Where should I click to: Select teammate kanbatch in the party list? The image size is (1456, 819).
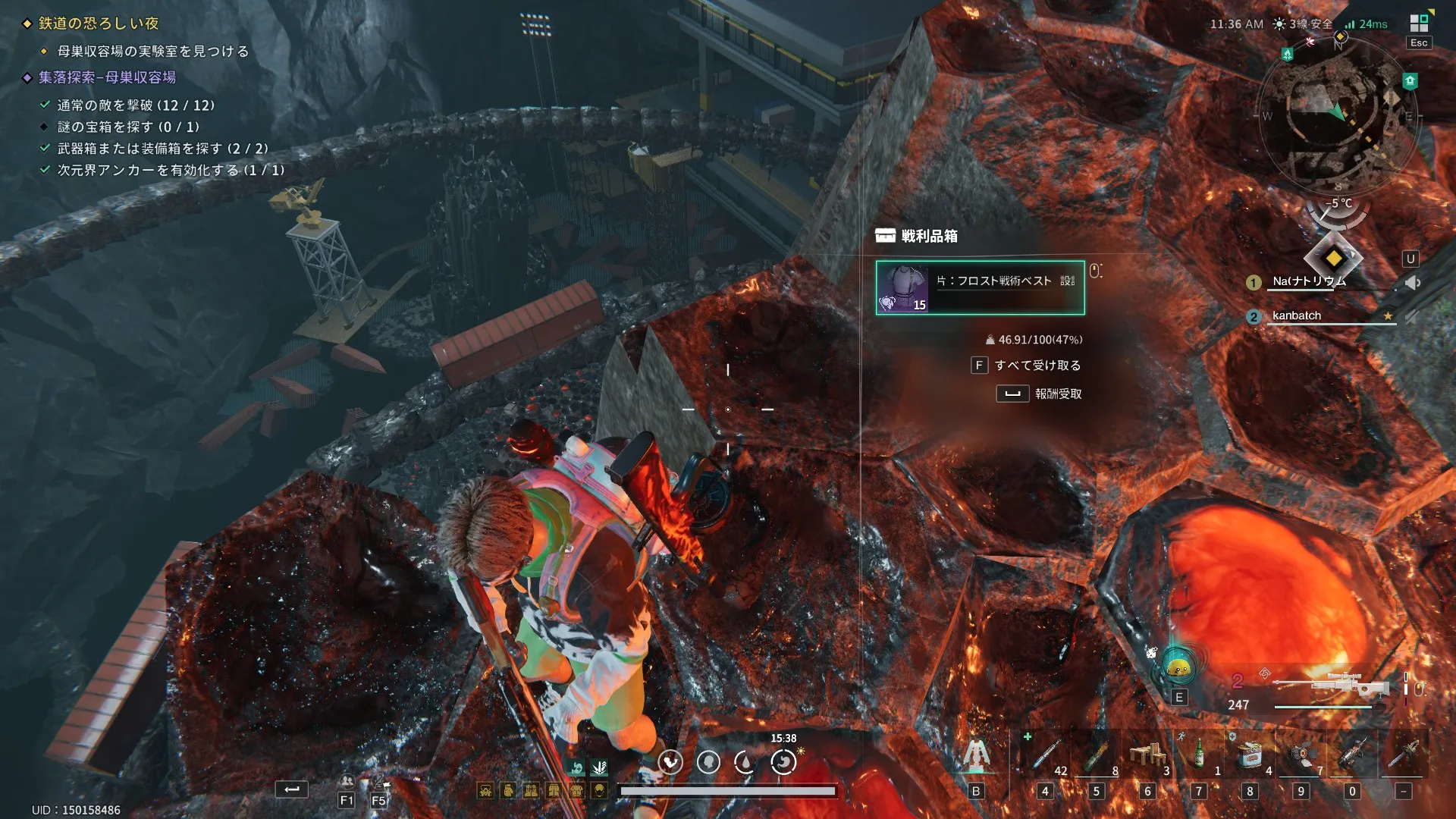[1297, 315]
